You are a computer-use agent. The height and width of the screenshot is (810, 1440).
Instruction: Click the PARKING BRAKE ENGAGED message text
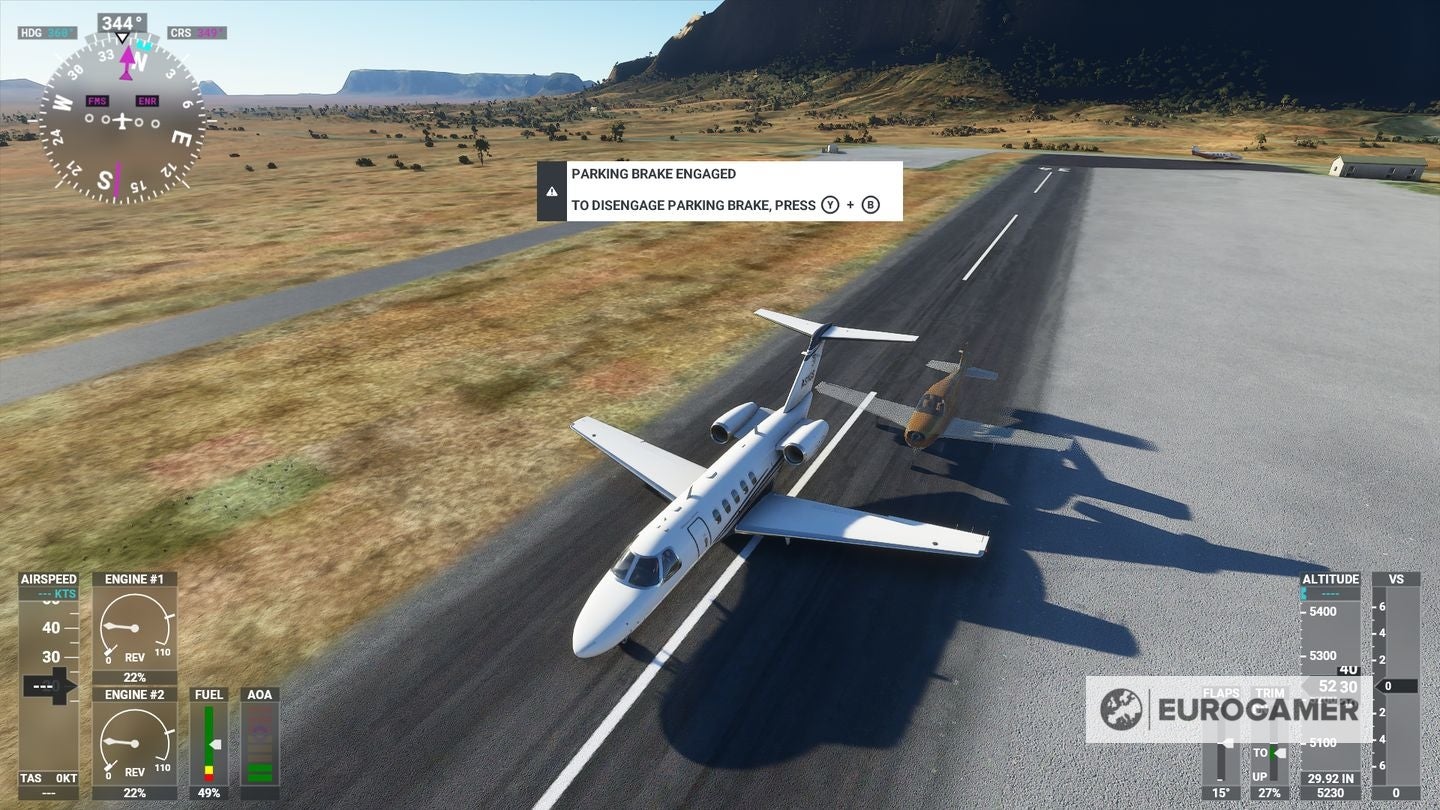[652, 173]
